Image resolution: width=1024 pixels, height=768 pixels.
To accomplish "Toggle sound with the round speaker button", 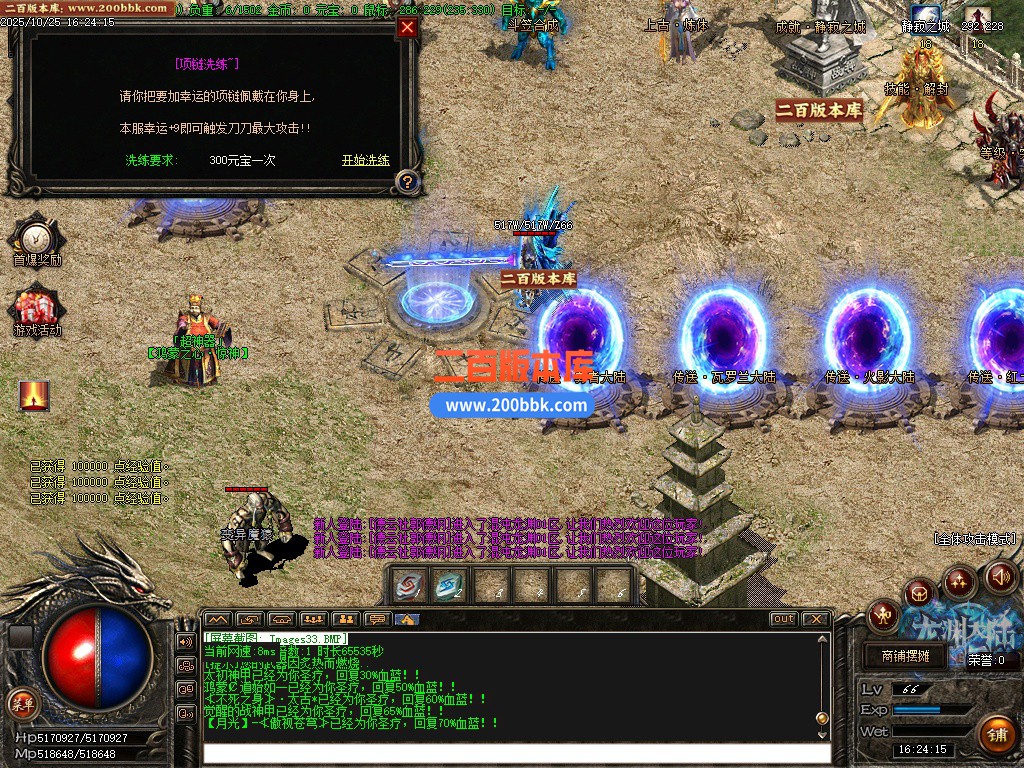I will click(1000, 576).
